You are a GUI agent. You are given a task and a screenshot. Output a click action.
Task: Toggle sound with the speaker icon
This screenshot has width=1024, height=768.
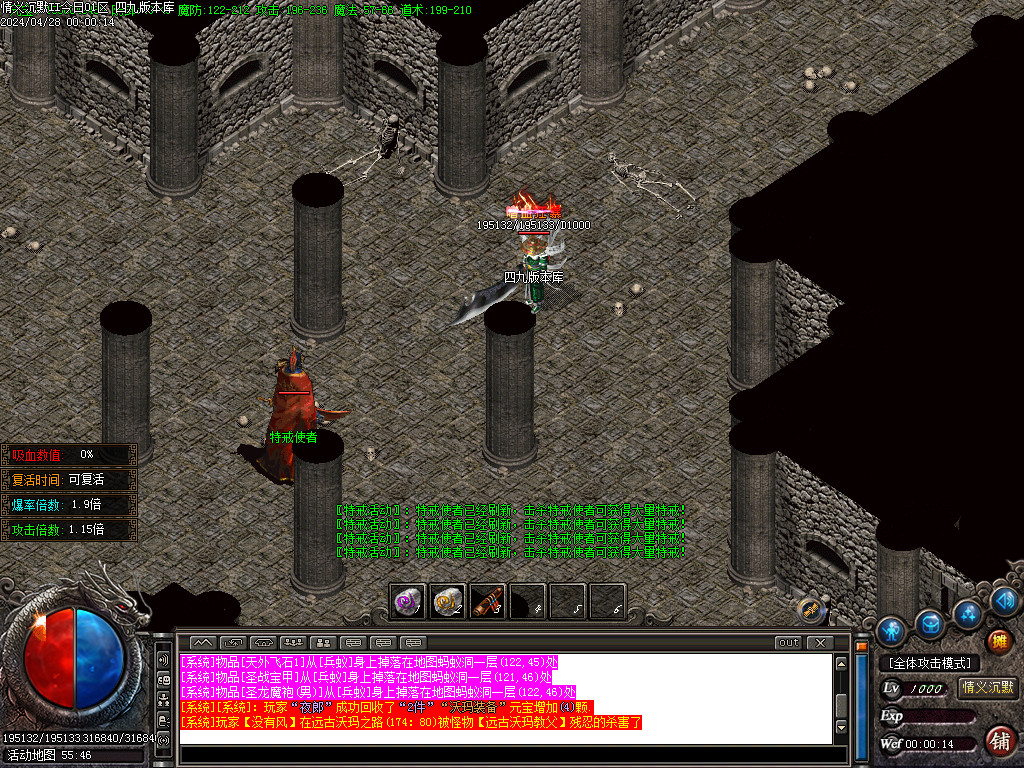[1004, 600]
